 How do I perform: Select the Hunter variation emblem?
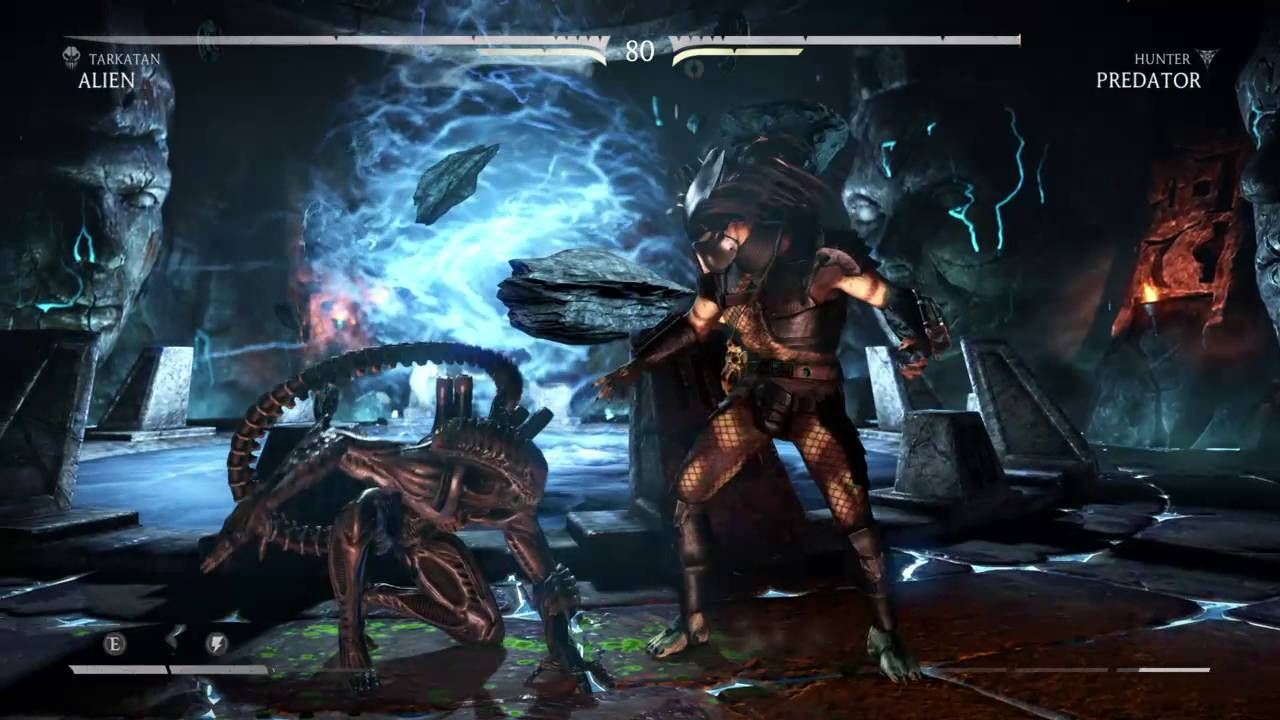pyautogui.click(x=1207, y=58)
